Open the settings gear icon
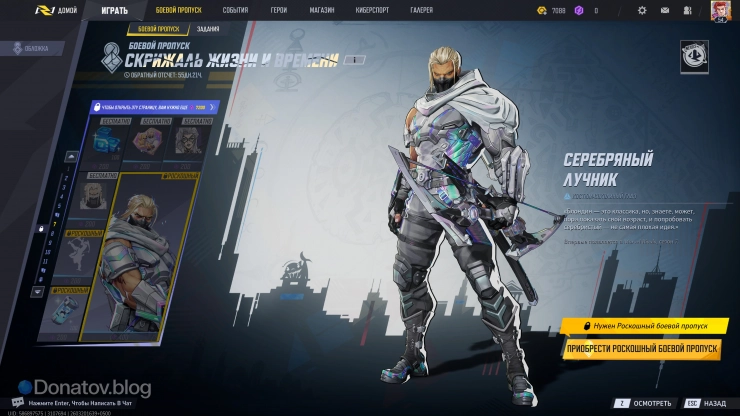 pyautogui.click(x=642, y=10)
